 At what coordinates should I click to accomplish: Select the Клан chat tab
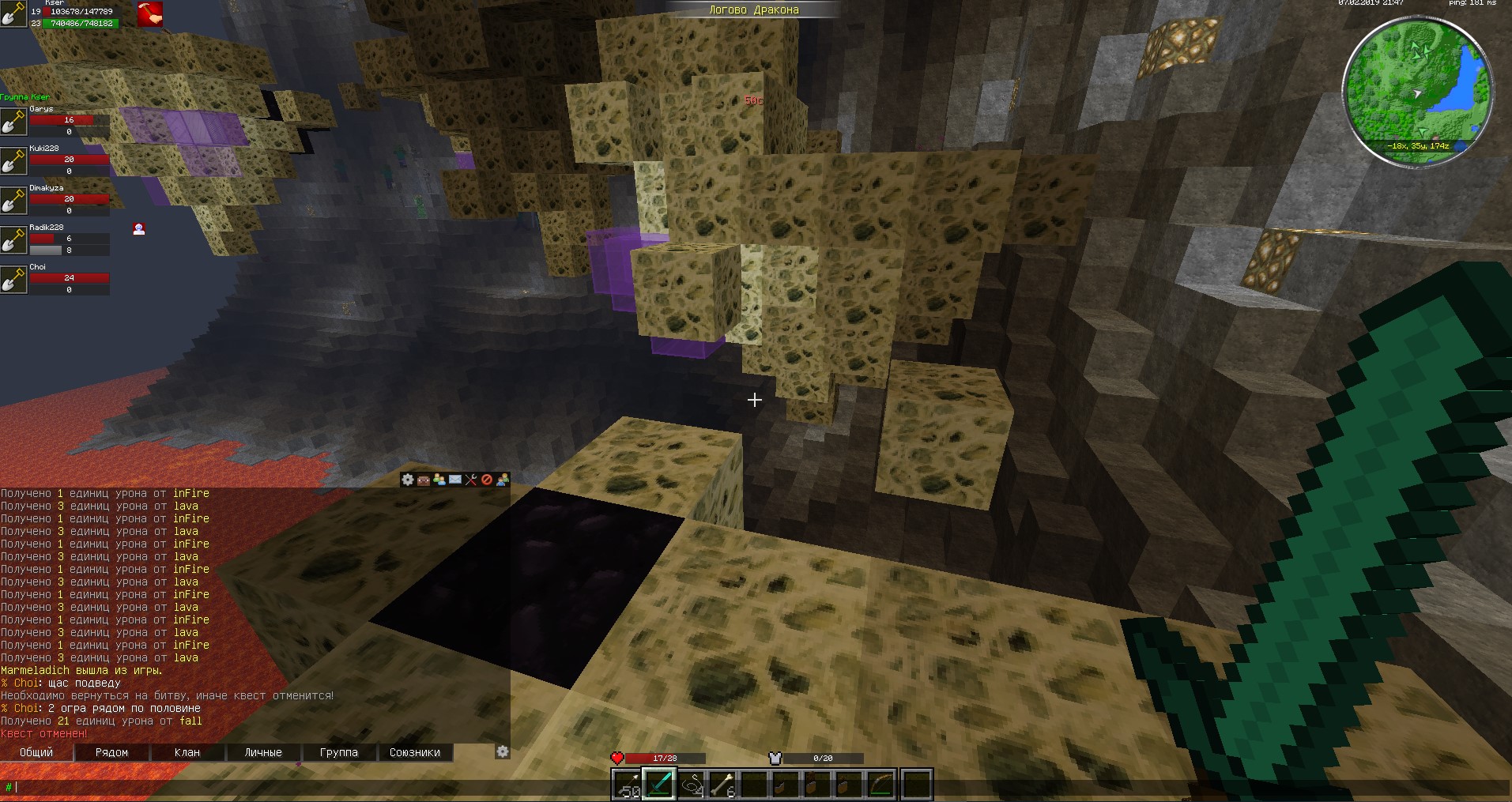[187, 752]
